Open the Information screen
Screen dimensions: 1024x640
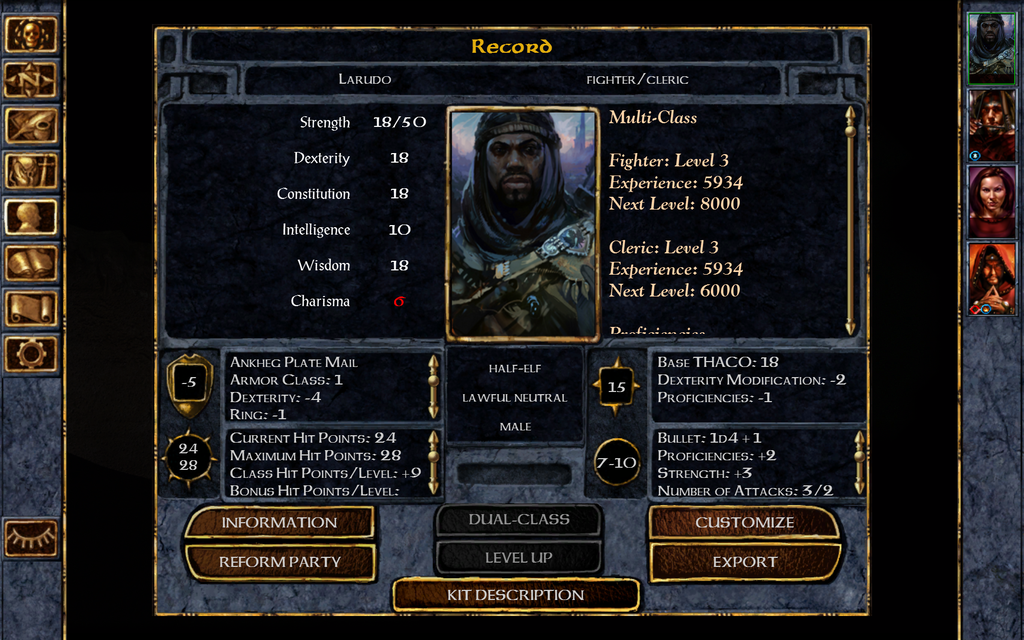tap(279, 522)
